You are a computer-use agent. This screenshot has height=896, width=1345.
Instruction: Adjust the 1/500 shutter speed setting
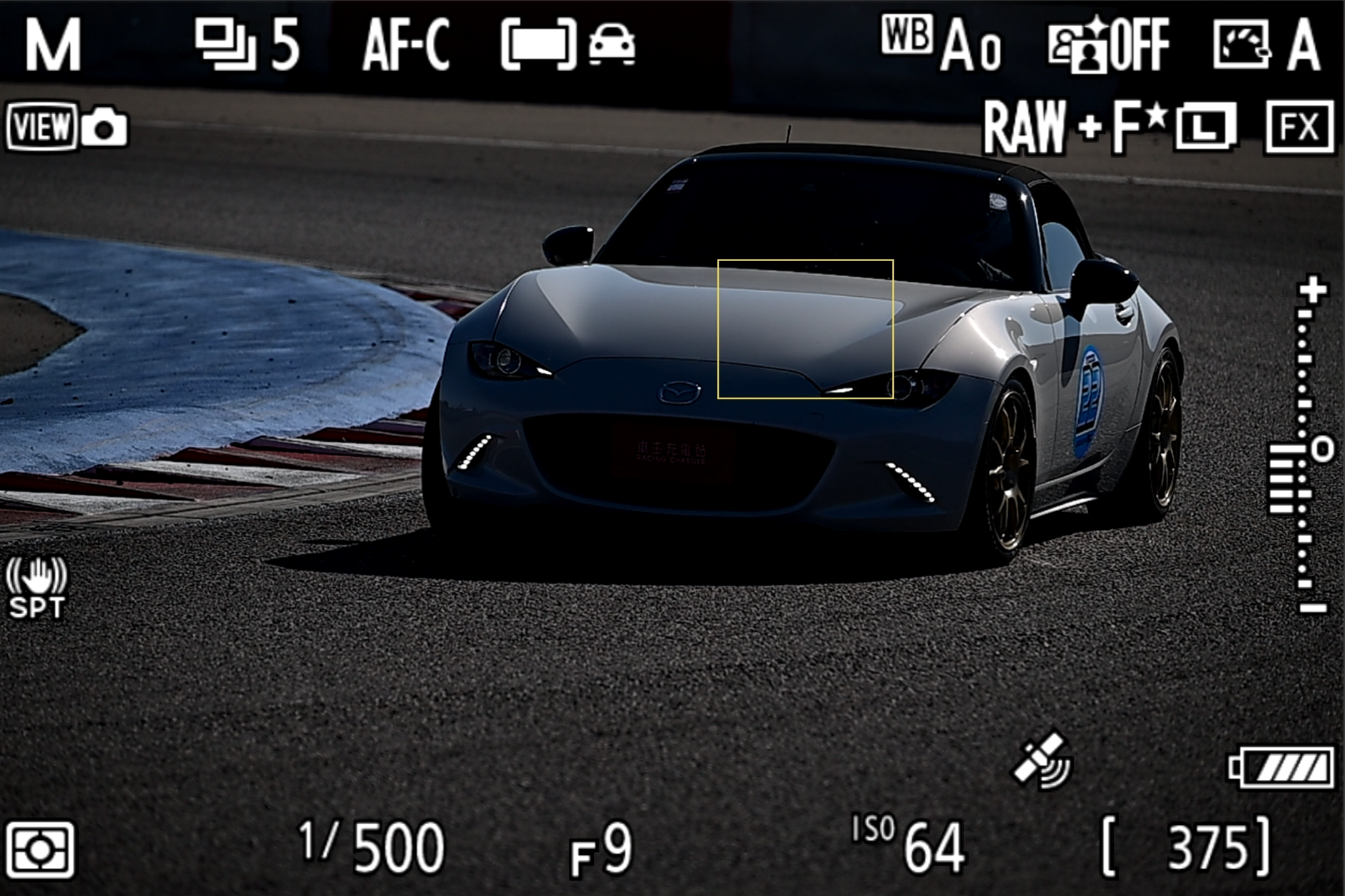point(372,847)
